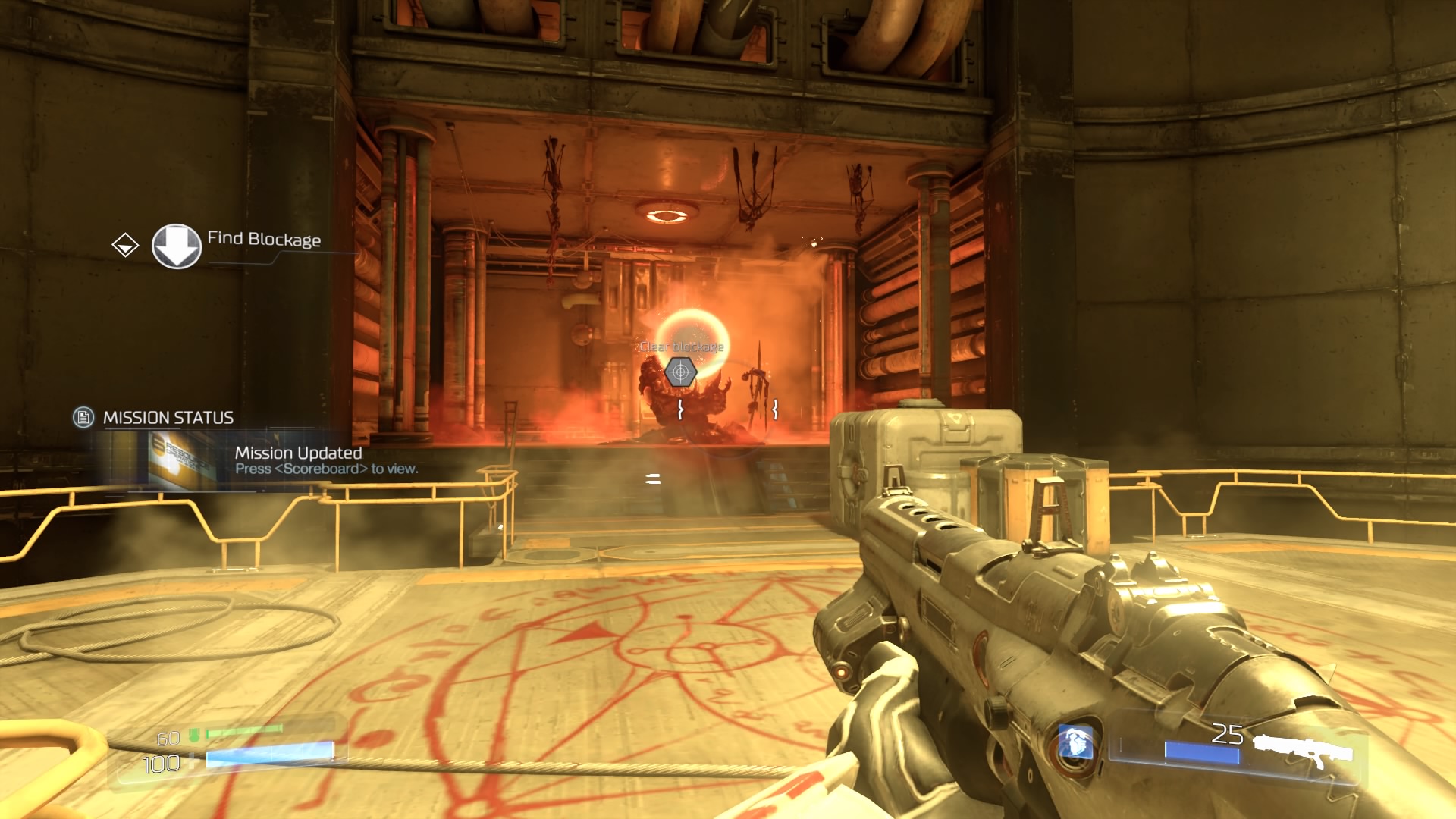Viewport: 1456px width, 819px height.
Task: Click the Mission Status document icon
Action: pyautogui.click(x=83, y=417)
